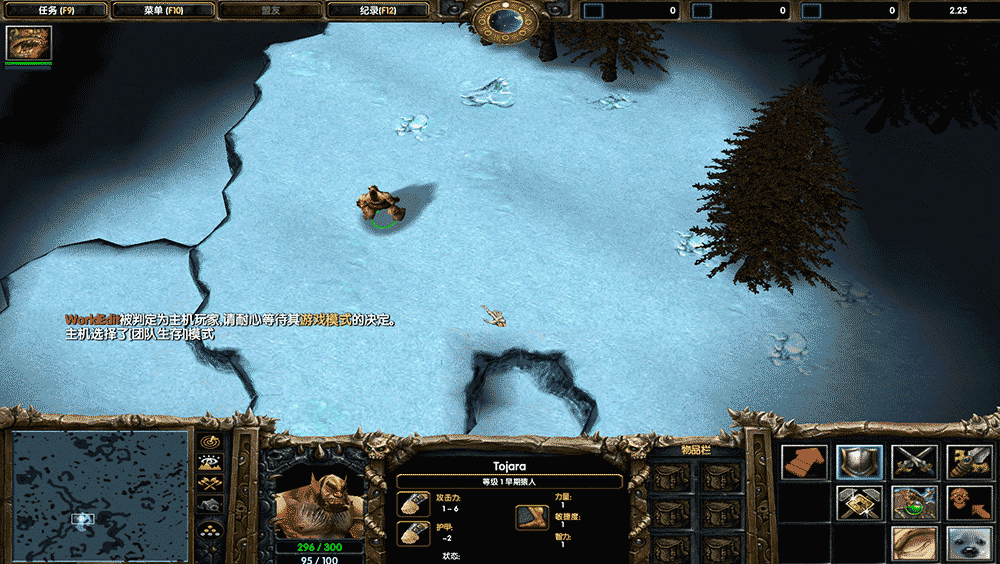The width and height of the screenshot is (1000, 564).
Task: Click the minimap
Action: [x=100, y=493]
